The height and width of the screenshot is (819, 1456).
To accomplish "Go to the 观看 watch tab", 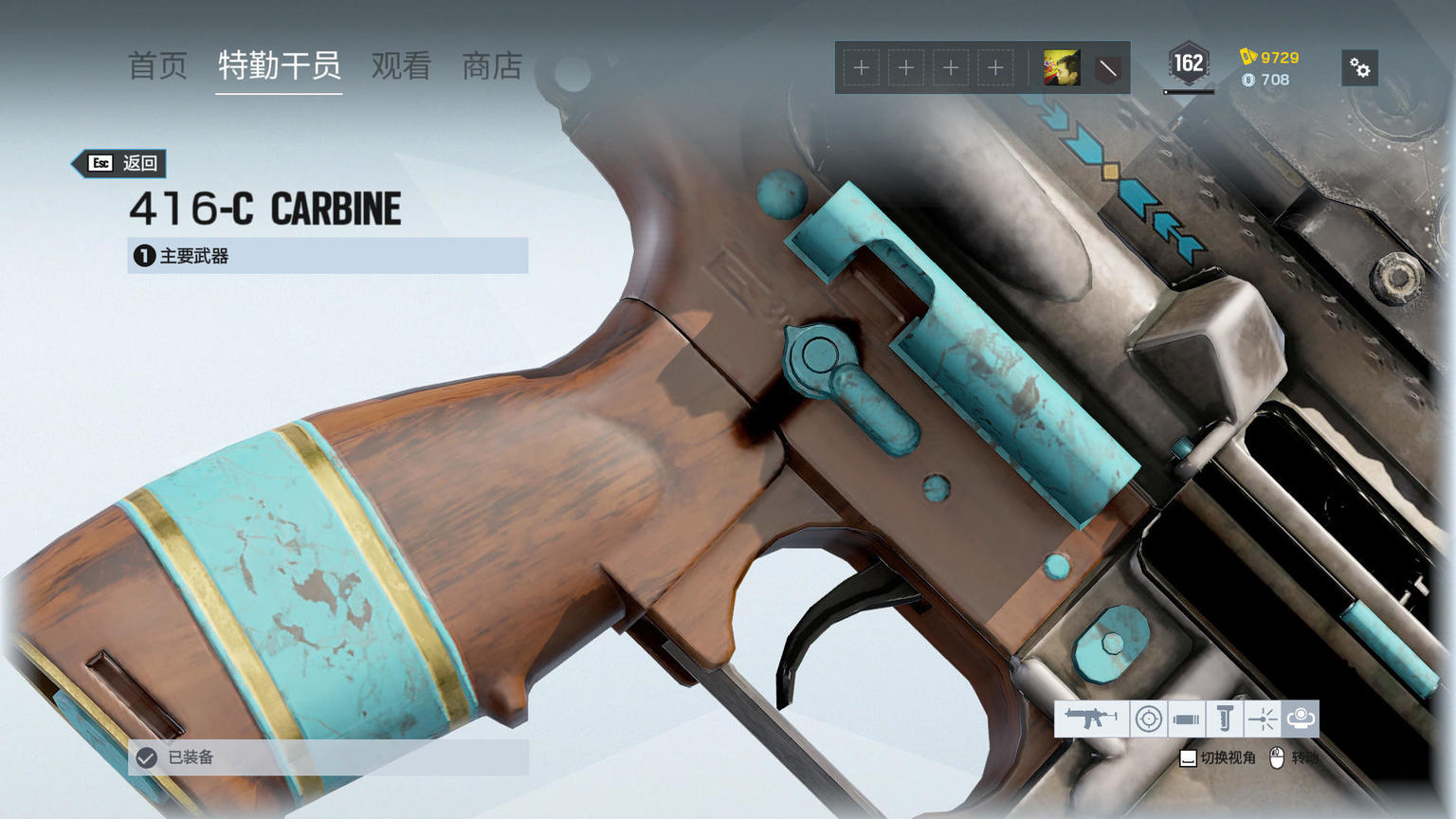I will pos(401,66).
